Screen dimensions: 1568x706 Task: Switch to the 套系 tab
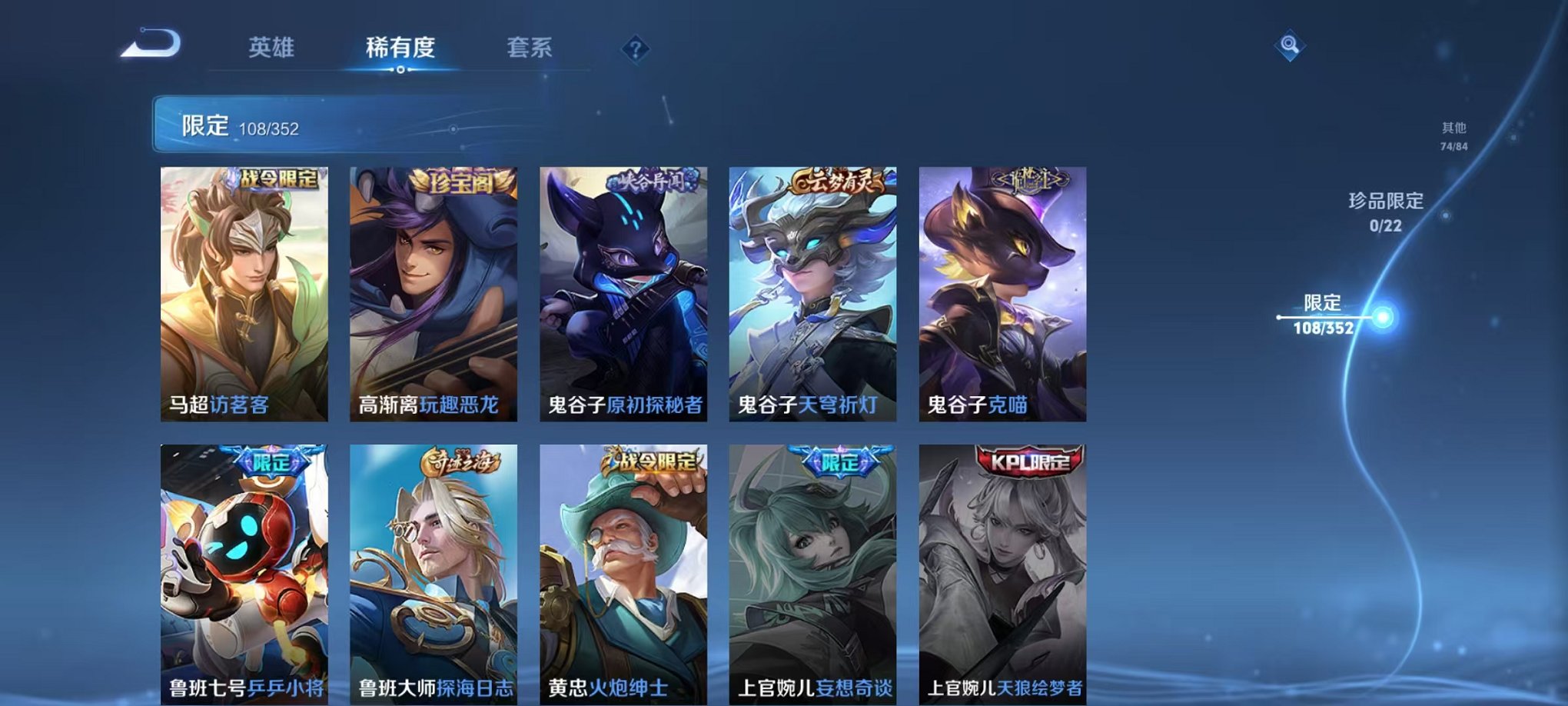click(x=529, y=48)
